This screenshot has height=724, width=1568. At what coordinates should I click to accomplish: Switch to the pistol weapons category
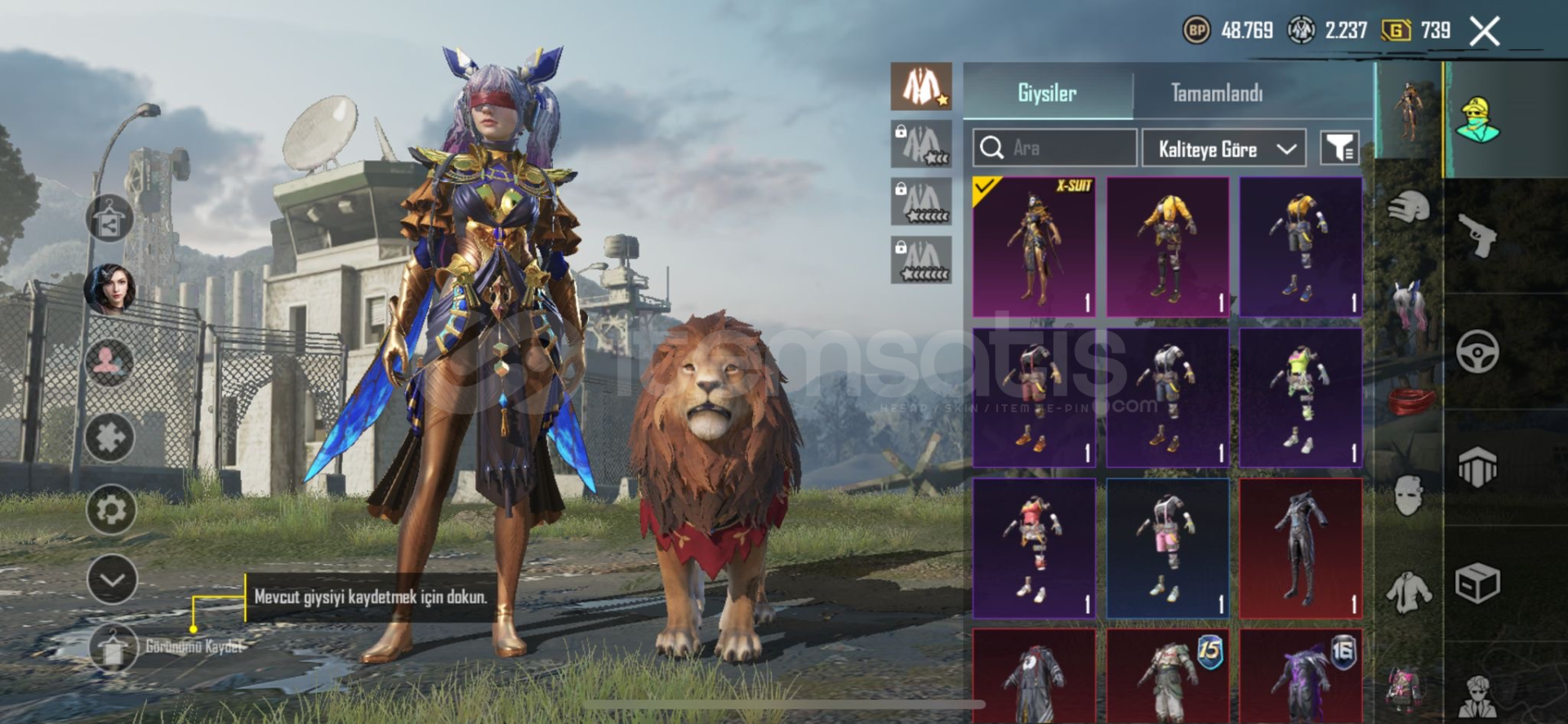click(1478, 235)
